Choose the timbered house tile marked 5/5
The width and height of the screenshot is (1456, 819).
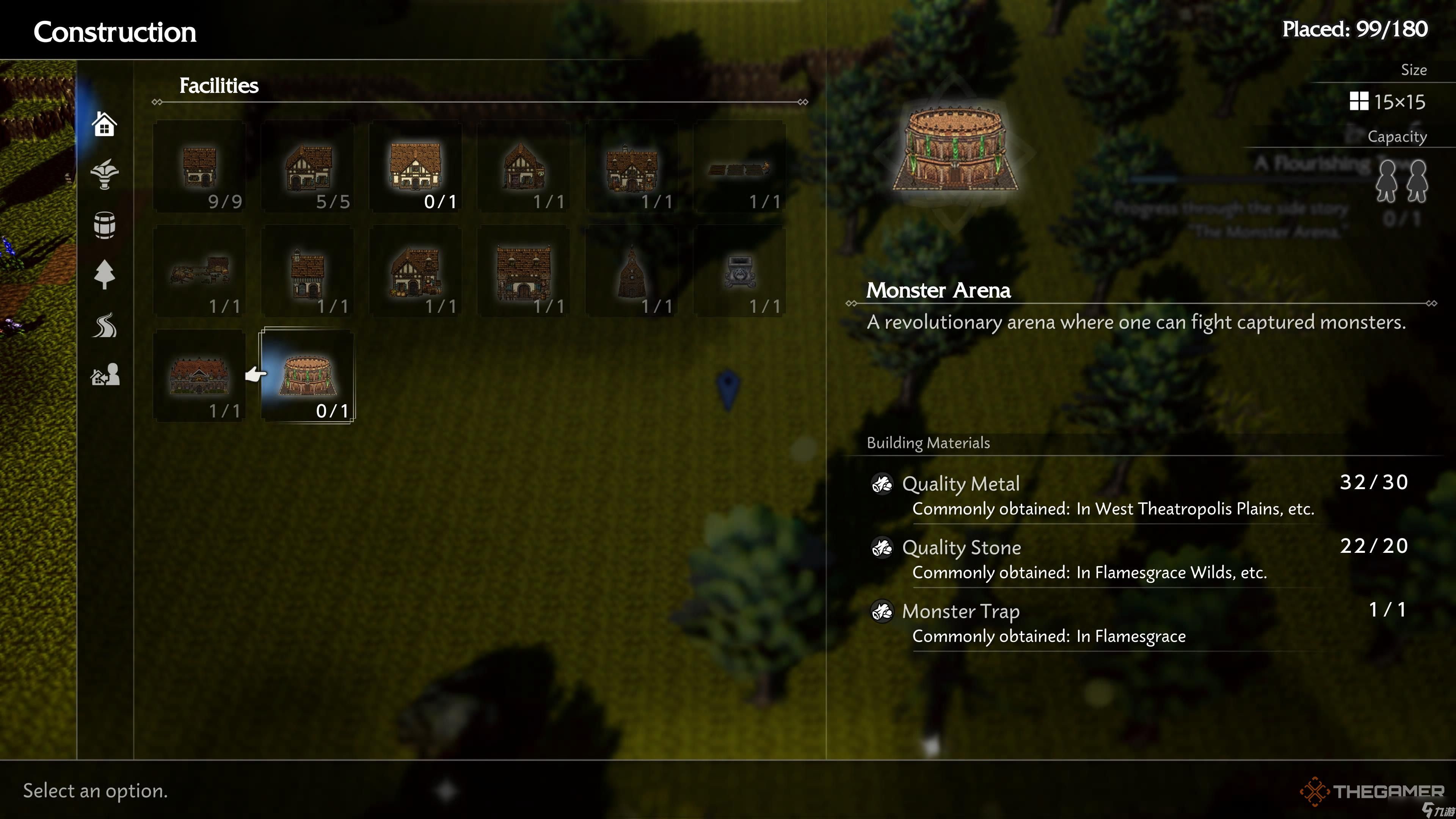click(308, 167)
